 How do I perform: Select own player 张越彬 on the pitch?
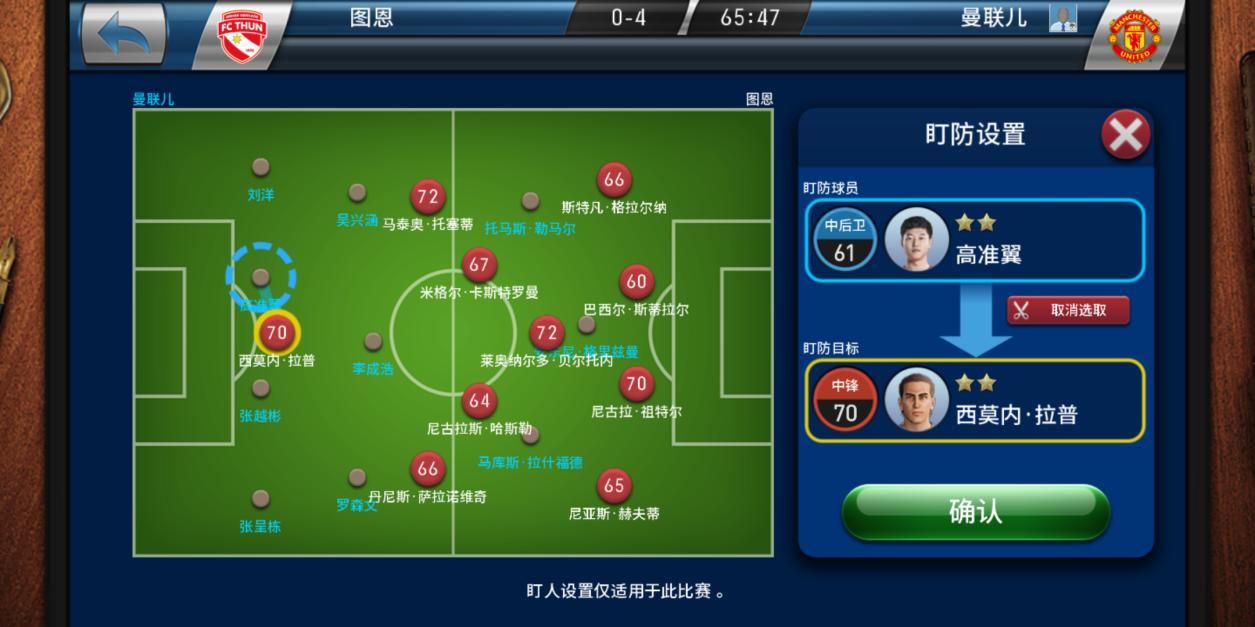coord(261,388)
